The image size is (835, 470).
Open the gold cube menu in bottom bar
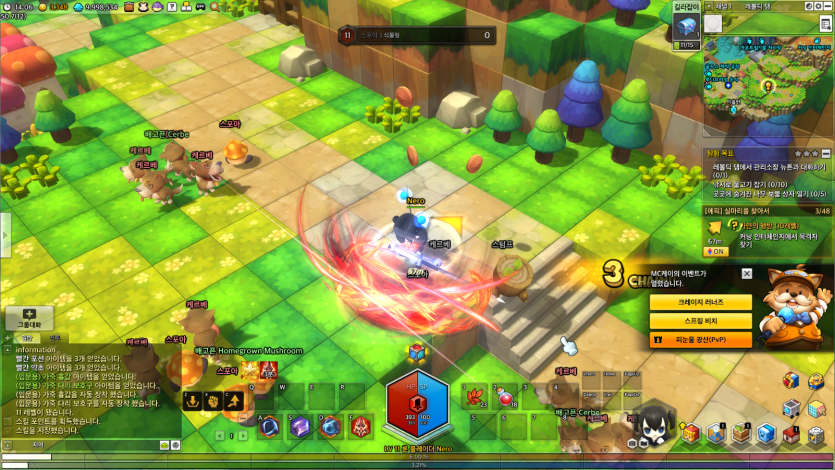pyautogui.click(x=690, y=433)
